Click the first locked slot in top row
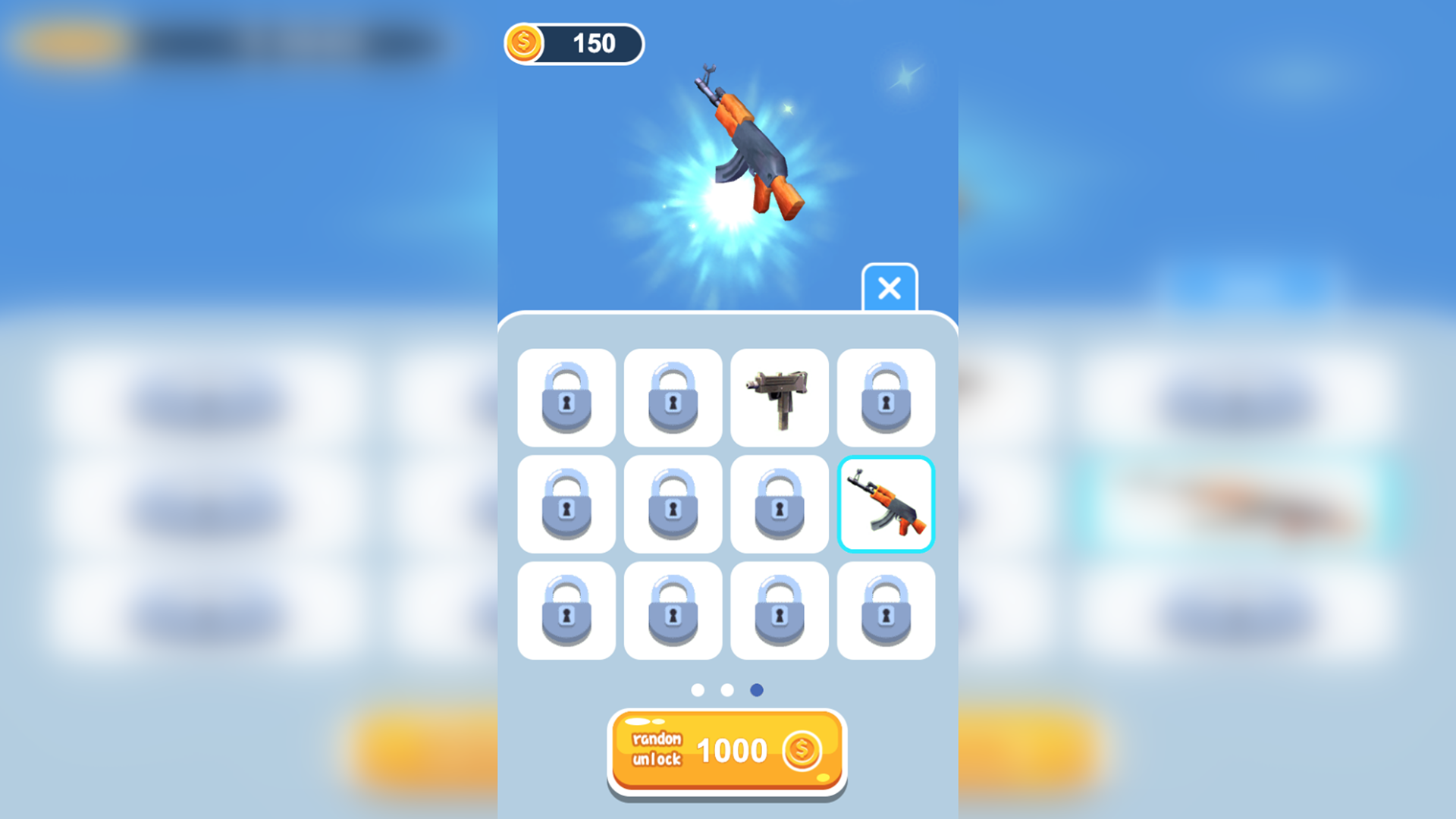Viewport: 1456px width, 819px height. 566,398
